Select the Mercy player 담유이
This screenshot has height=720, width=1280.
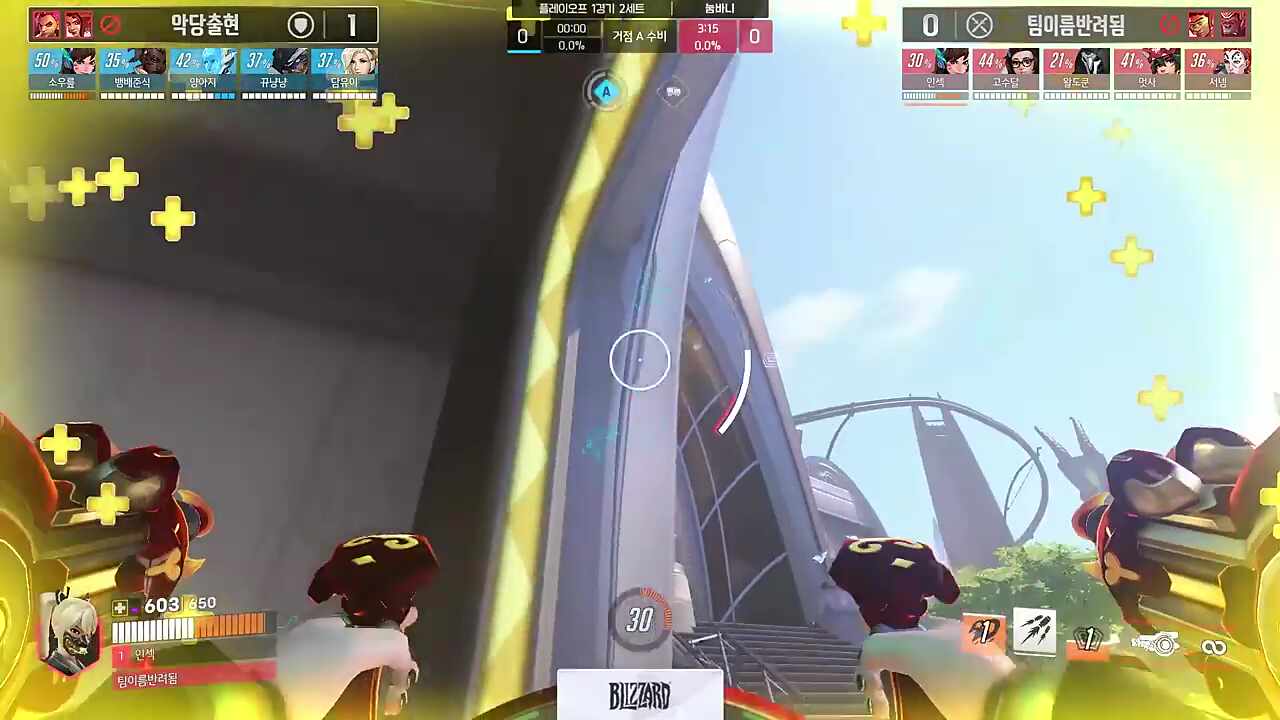(344, 72)
